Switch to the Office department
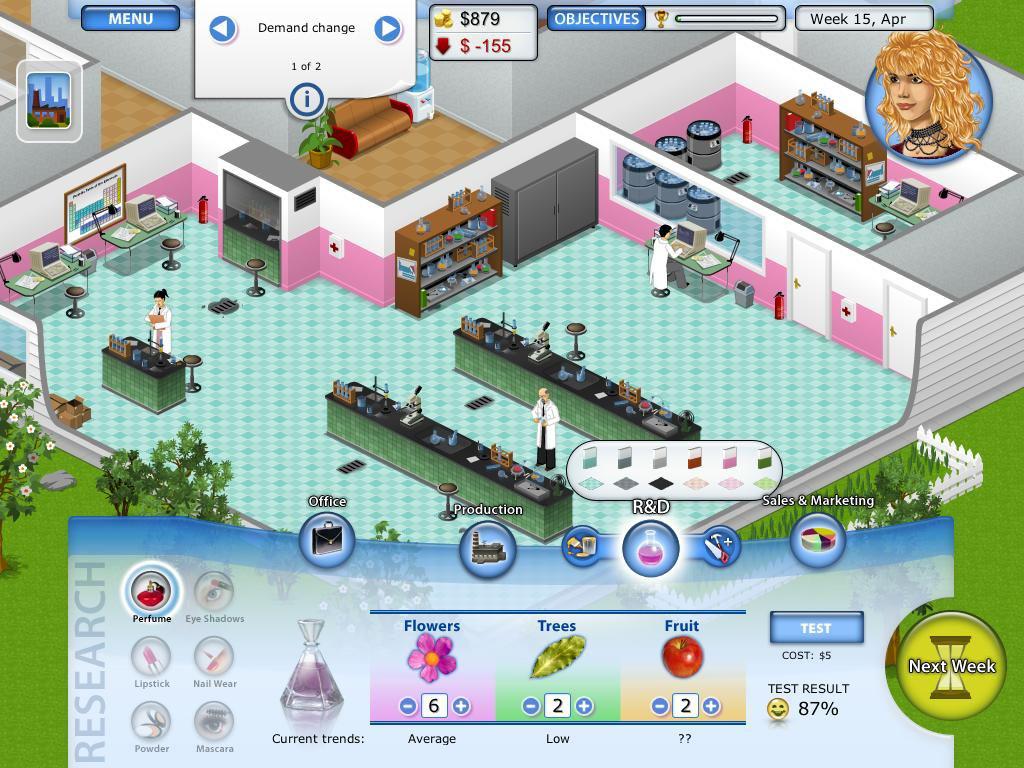Viewport: 1024px width, 768px height. tap(327, 540)
